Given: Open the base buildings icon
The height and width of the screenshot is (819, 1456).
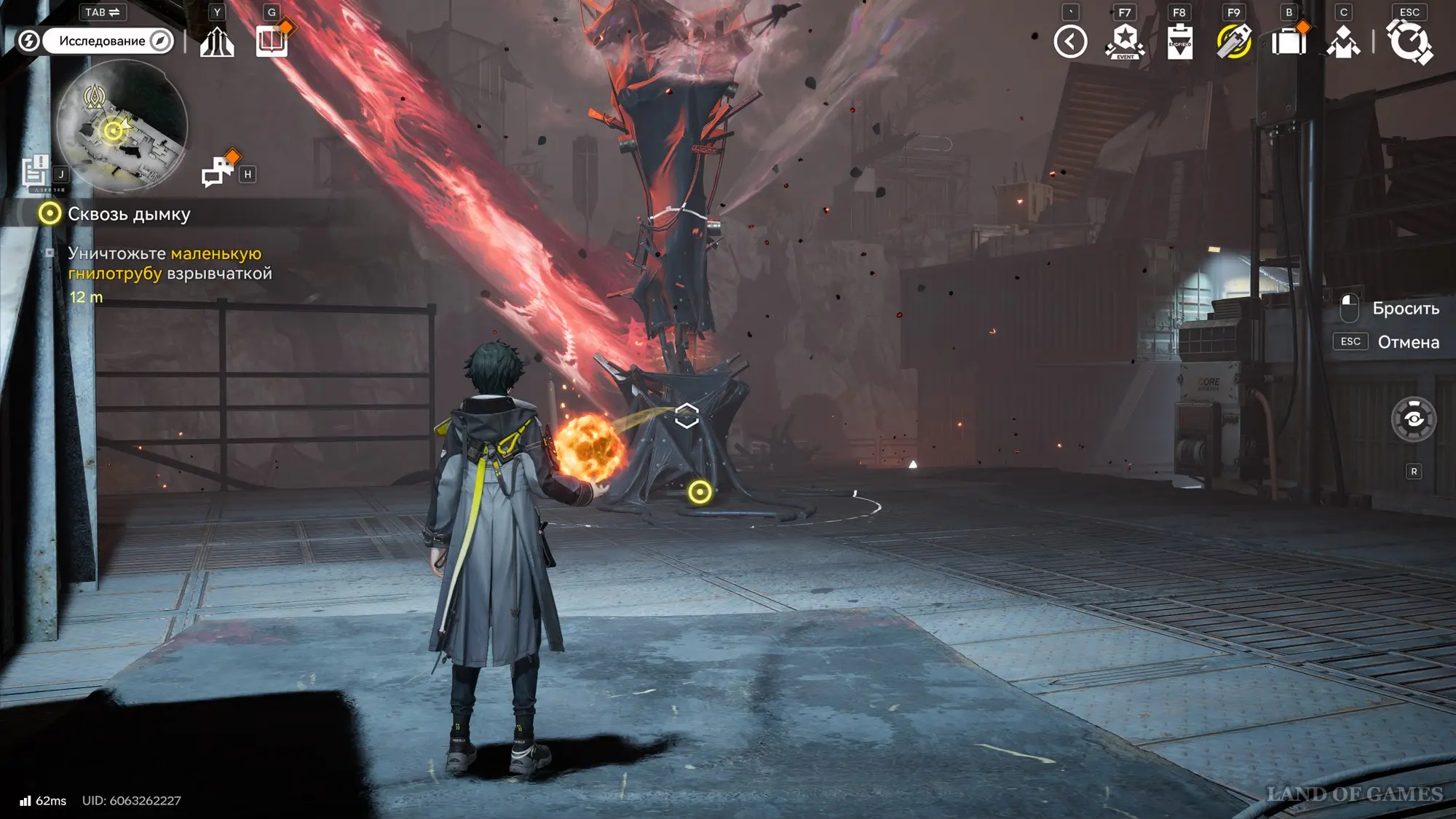Looking at the screenshot, I should point(217,41).
